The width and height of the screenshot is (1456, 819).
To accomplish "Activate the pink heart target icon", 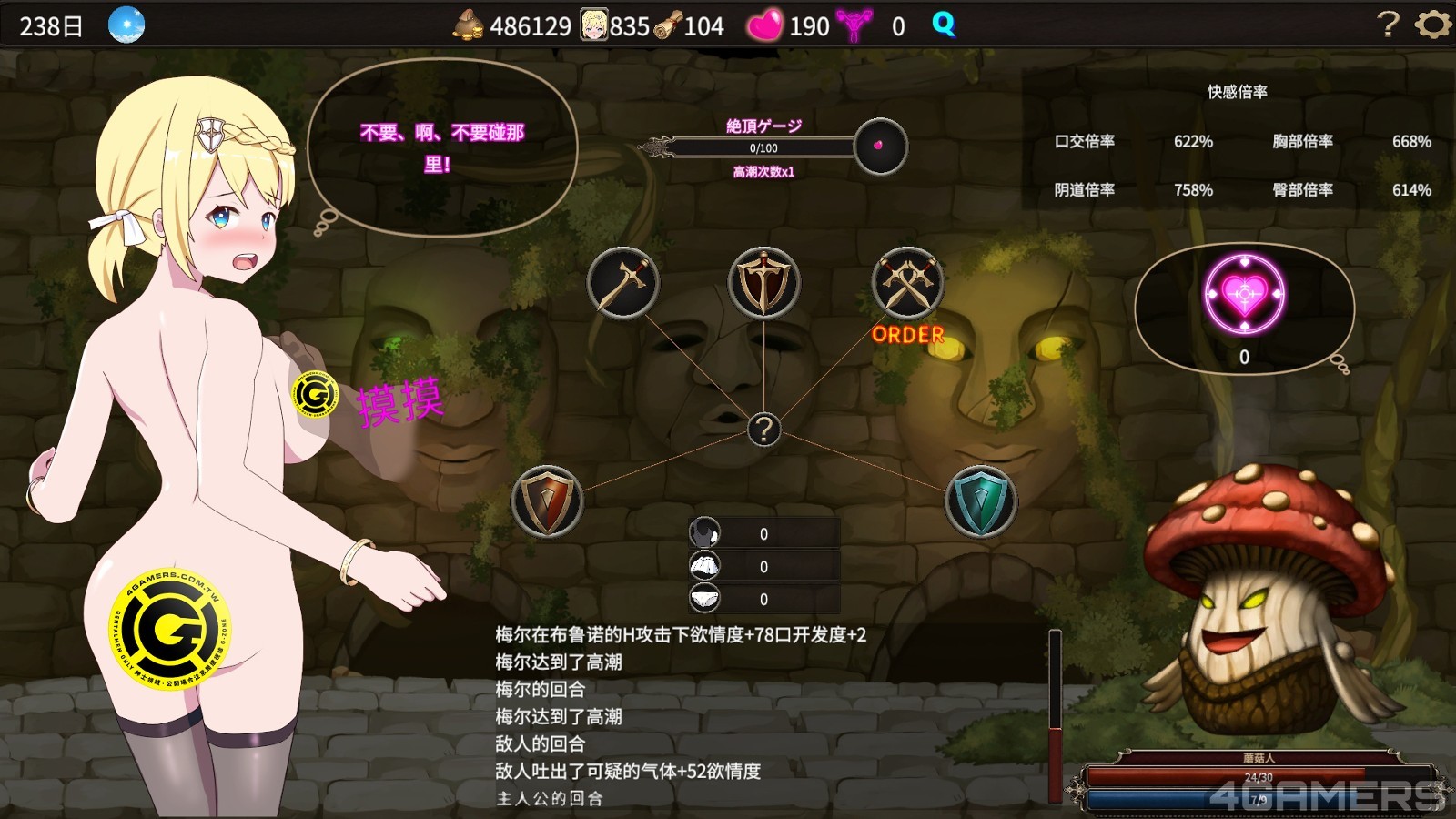I will (1244, 295).
